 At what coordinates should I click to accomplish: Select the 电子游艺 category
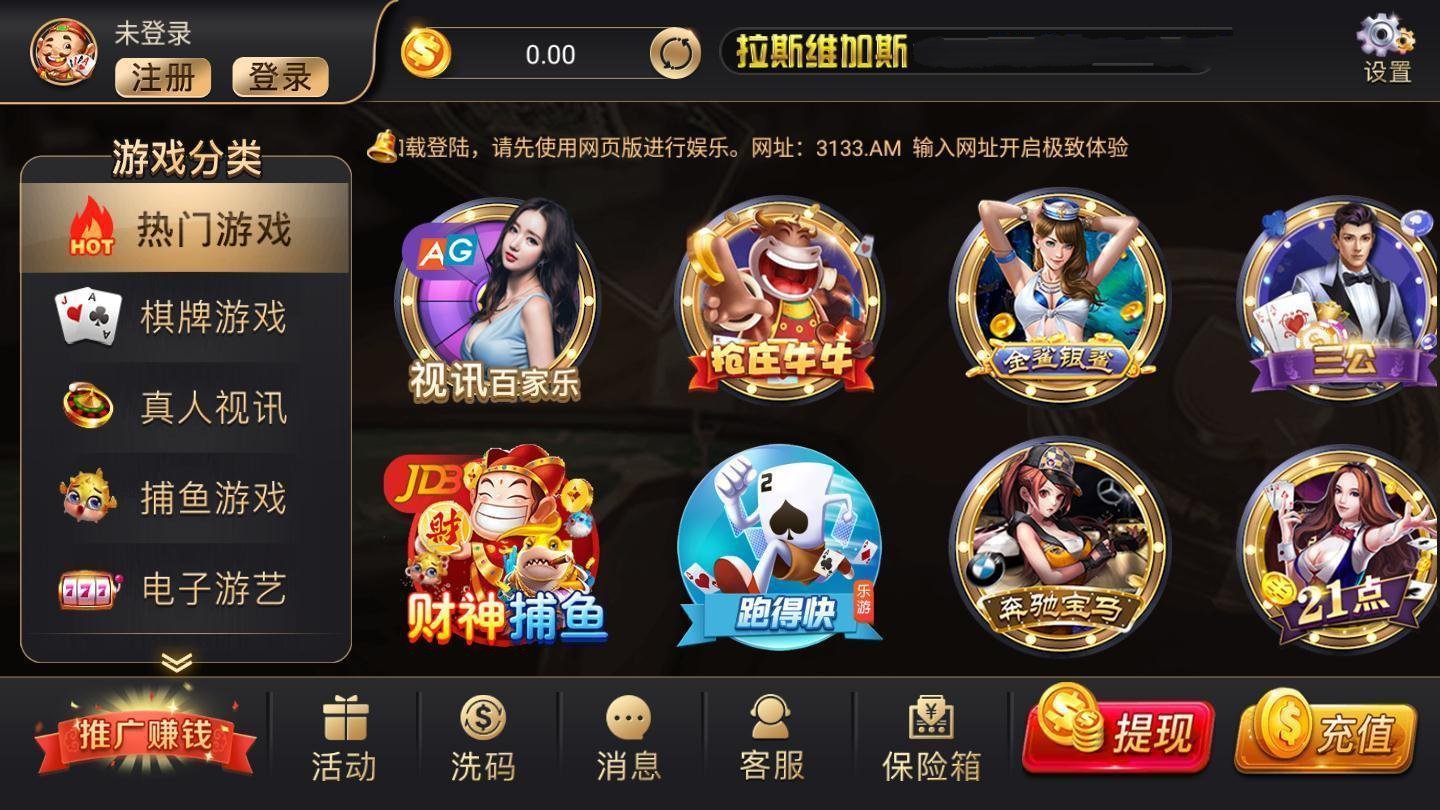point(185,589)
